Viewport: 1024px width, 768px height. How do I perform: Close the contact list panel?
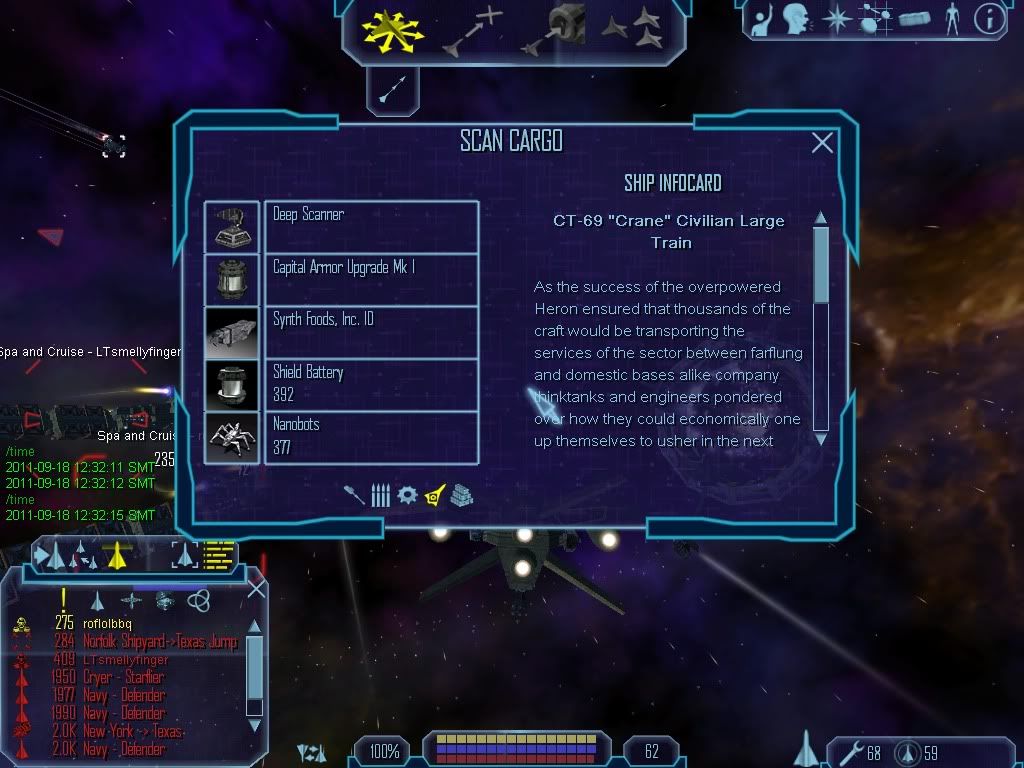[x=256, y=590]
